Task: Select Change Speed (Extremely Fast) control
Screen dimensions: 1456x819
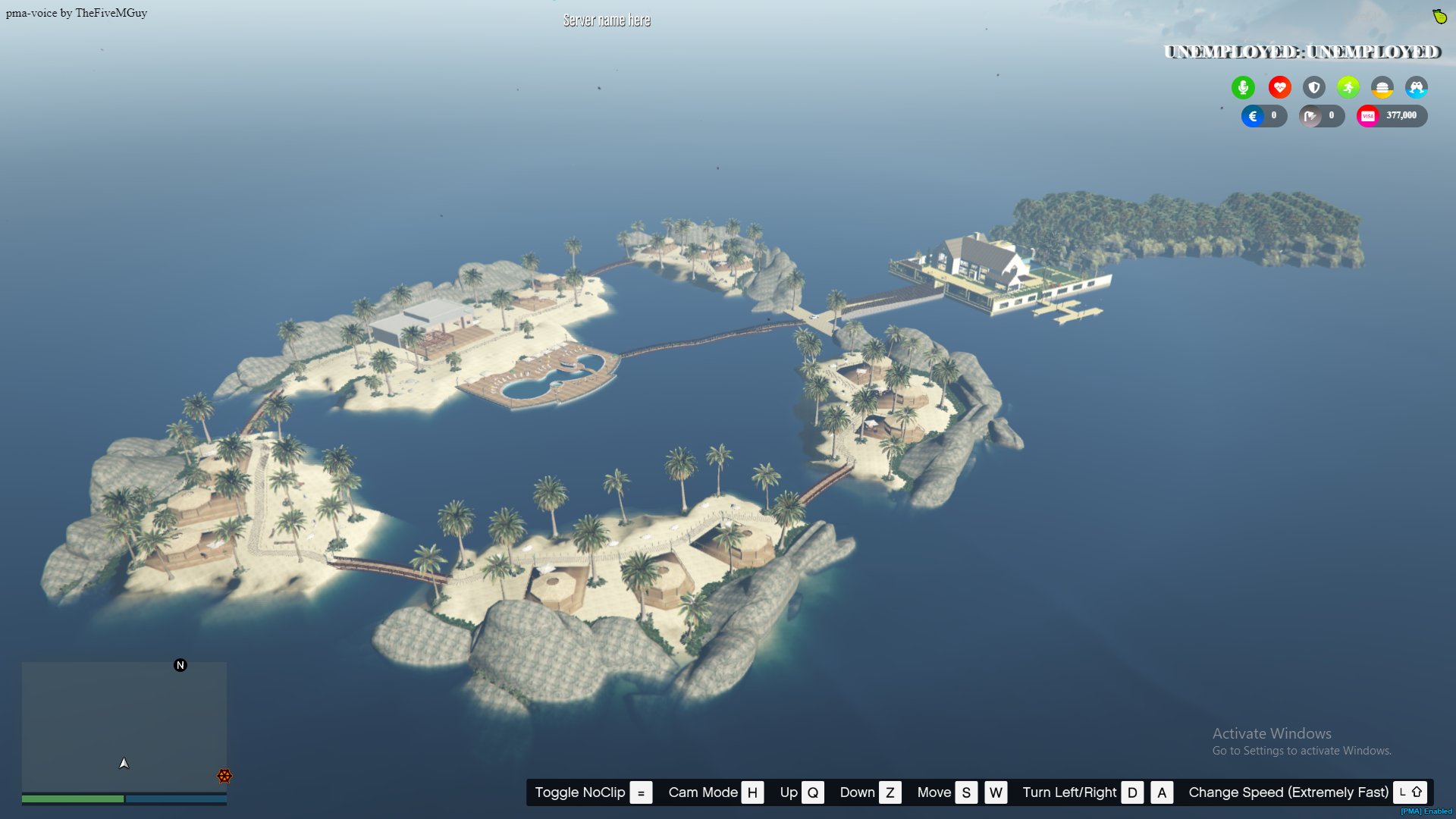Action: [x=1287, y=792]
